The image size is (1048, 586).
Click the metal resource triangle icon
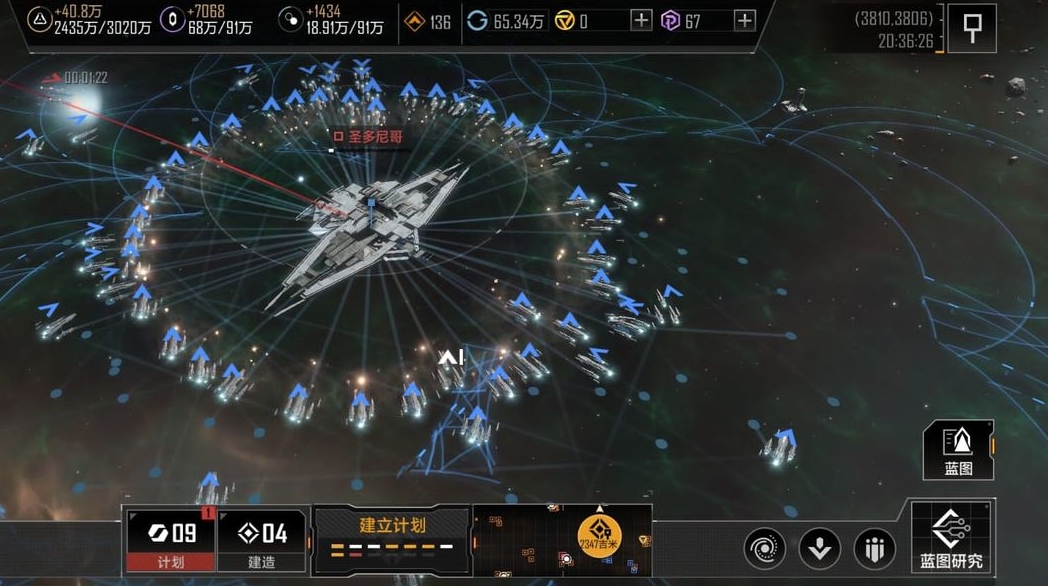point(38,20)
